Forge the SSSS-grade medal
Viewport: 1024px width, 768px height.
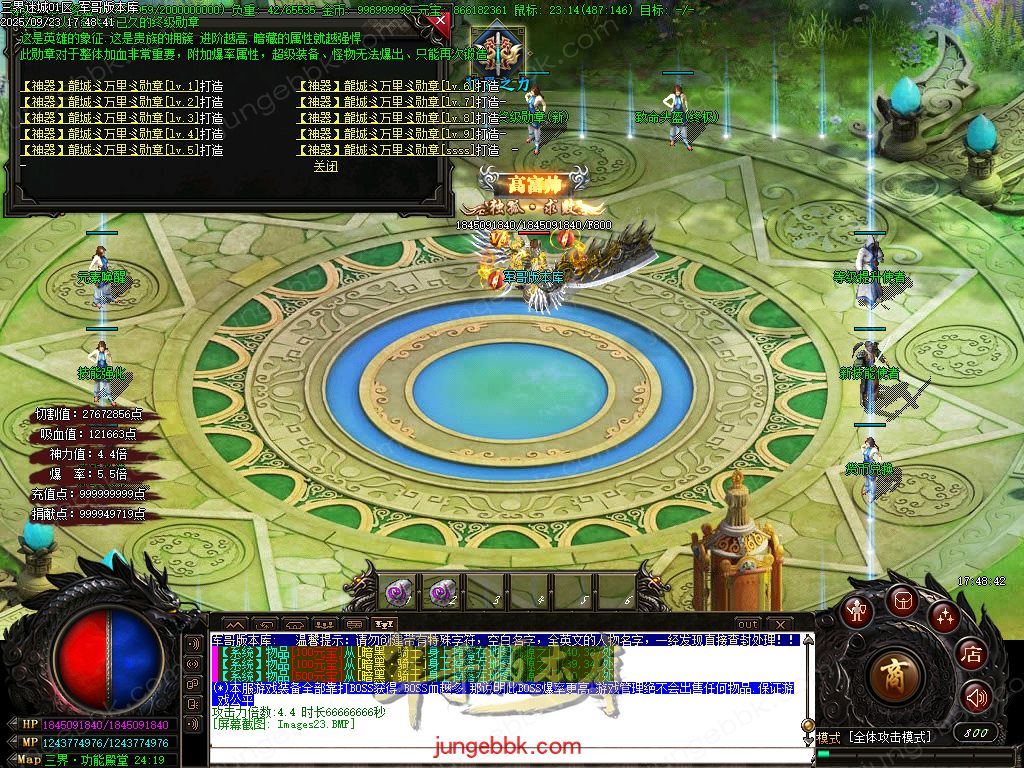point(398,150)
